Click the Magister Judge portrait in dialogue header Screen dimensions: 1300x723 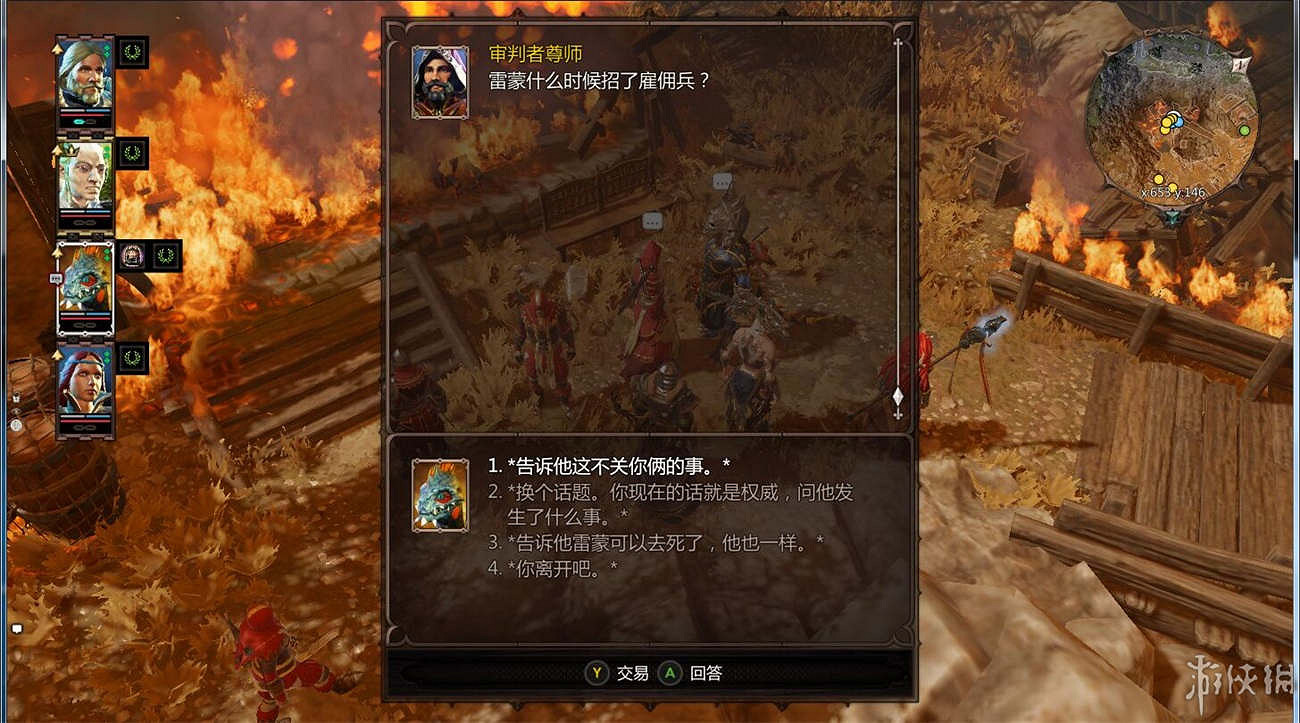[438, 84]
